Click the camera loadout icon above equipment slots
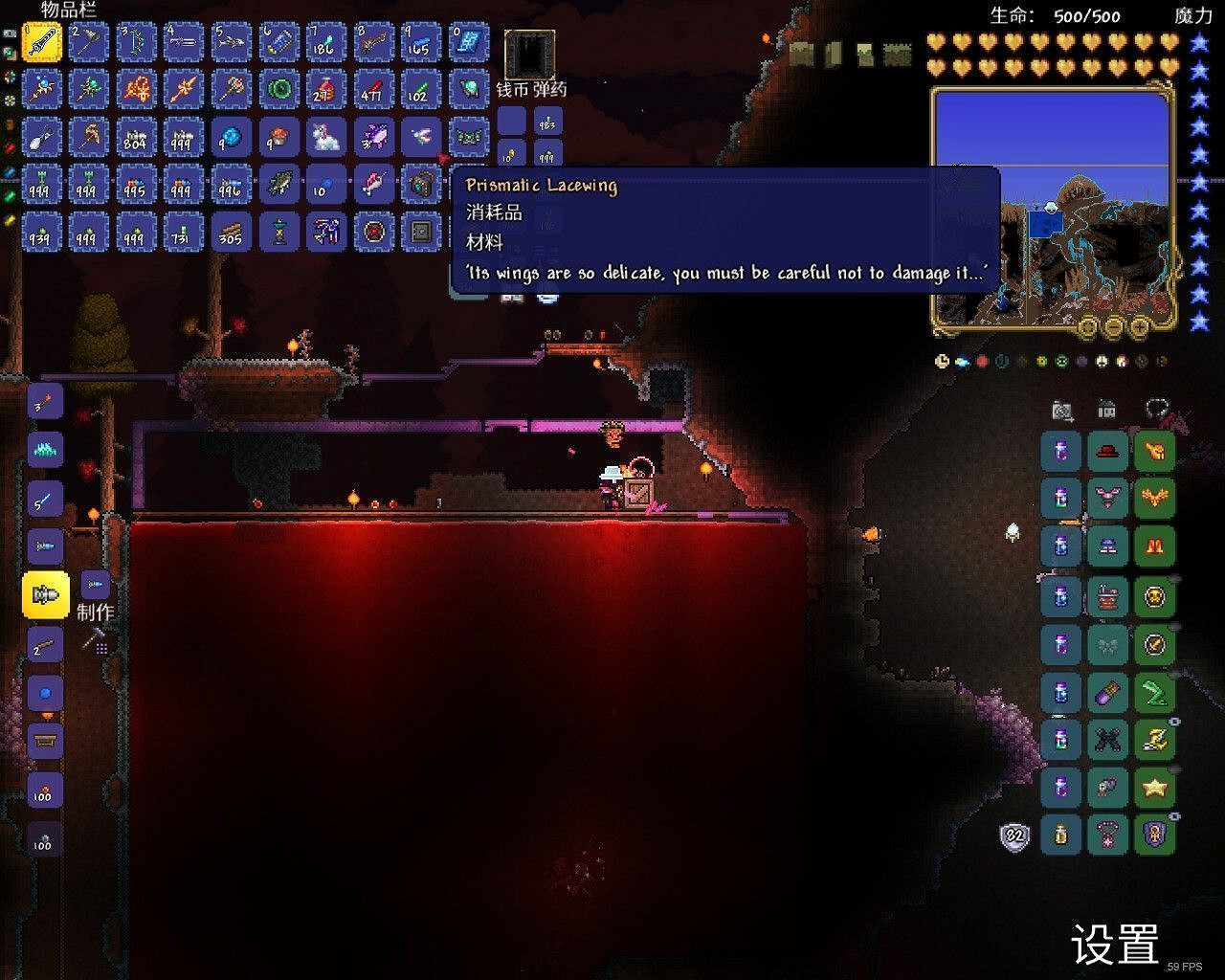Image resolution: width=1225 pixels, height=980 pixels. (1059, 410)
